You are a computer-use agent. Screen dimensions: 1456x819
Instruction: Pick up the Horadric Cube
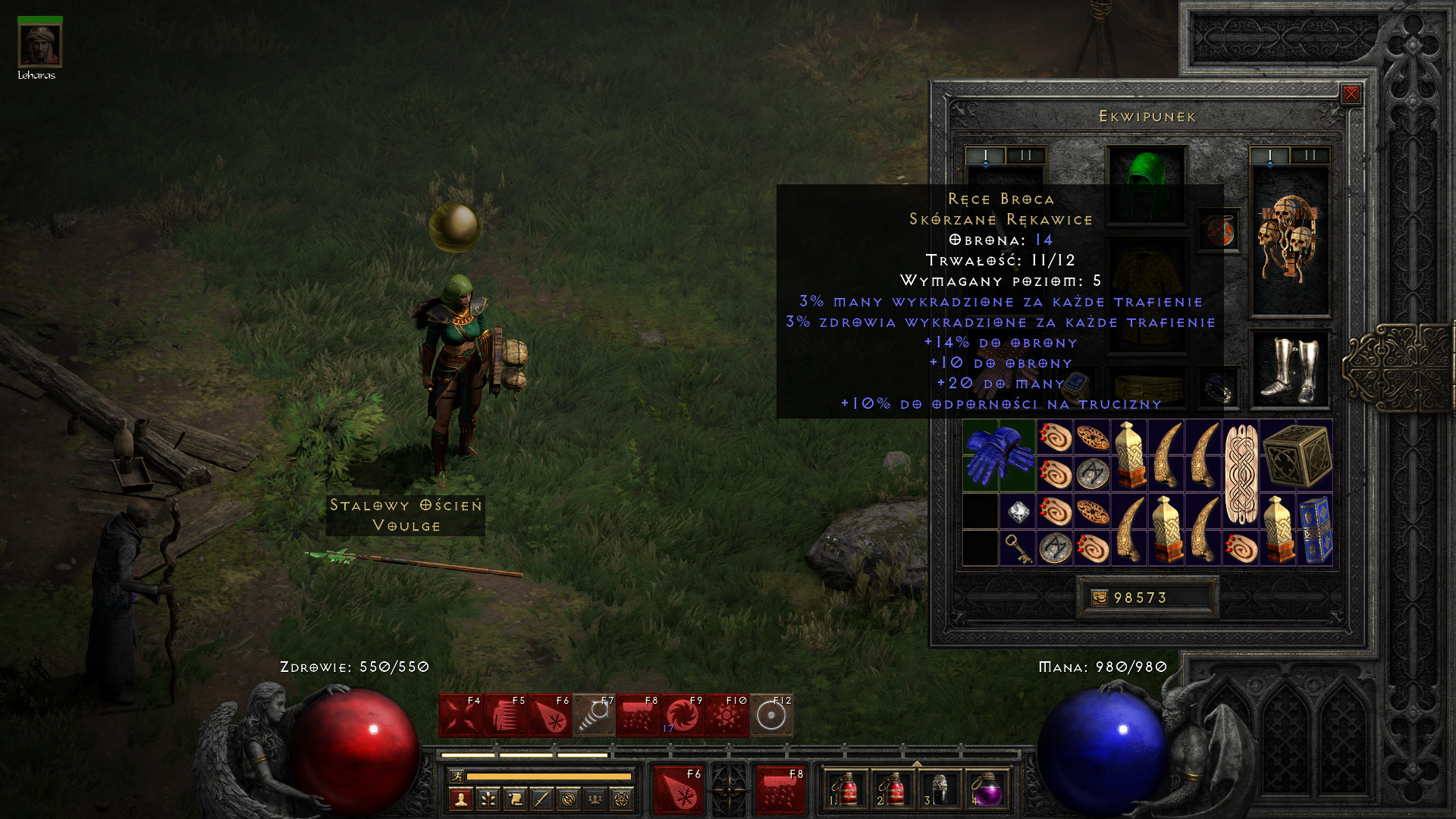1297,455
